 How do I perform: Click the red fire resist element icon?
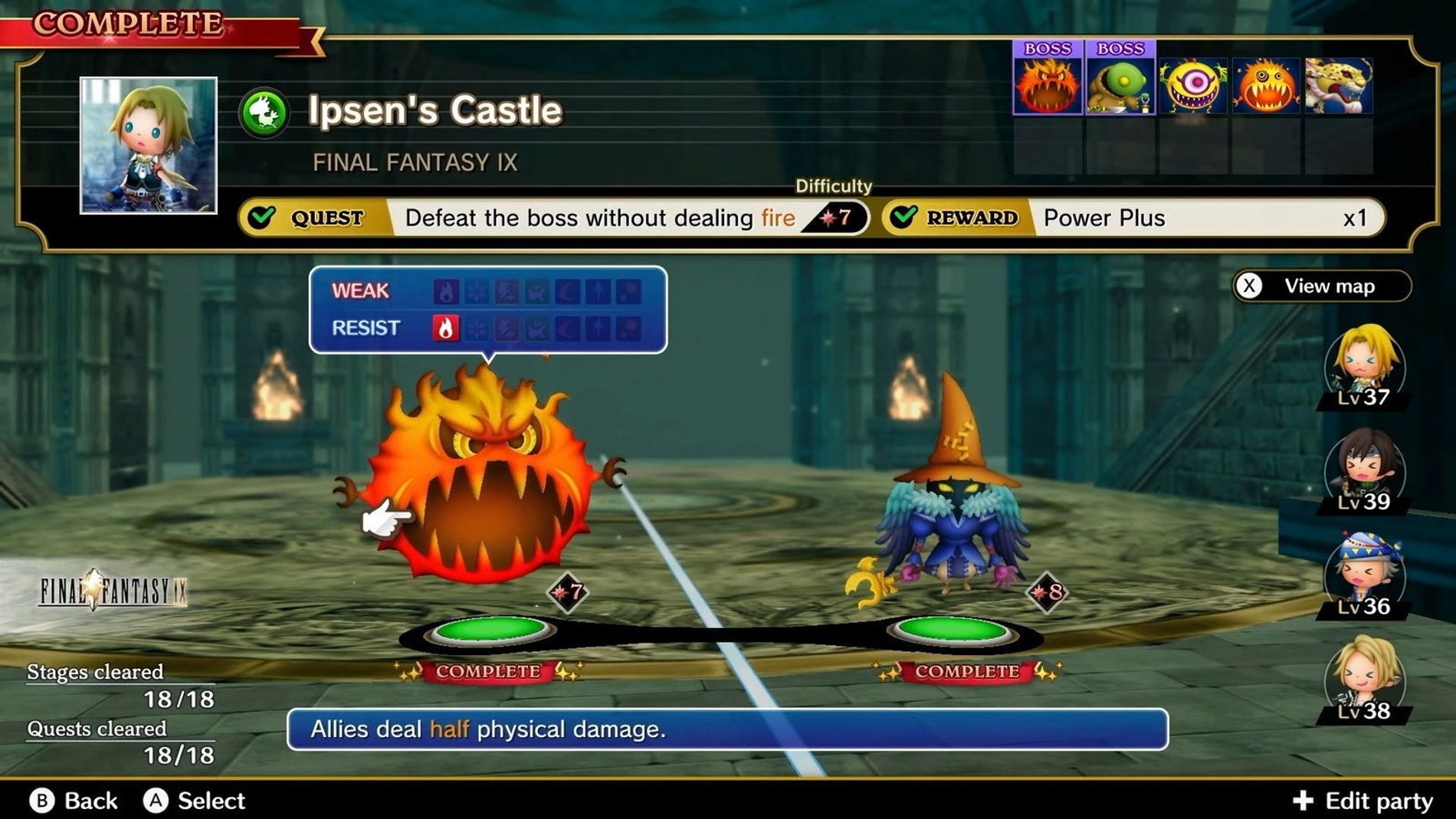[446, 328]
